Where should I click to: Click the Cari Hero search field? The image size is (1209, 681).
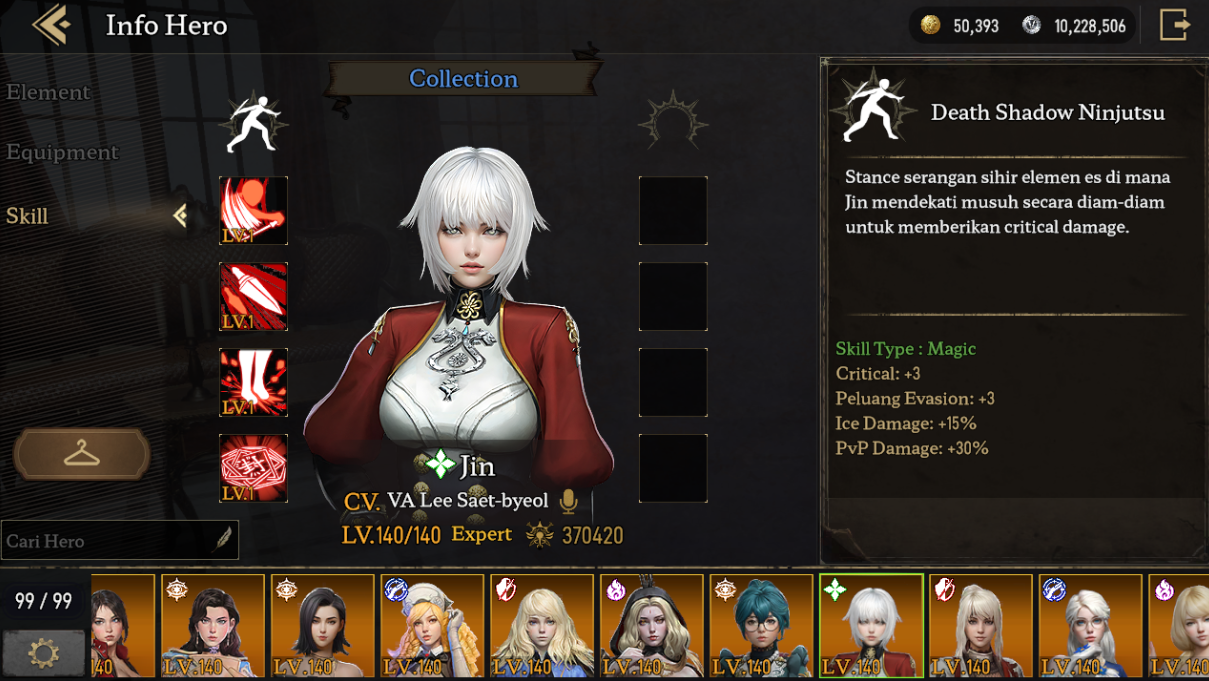click(110, 541)
